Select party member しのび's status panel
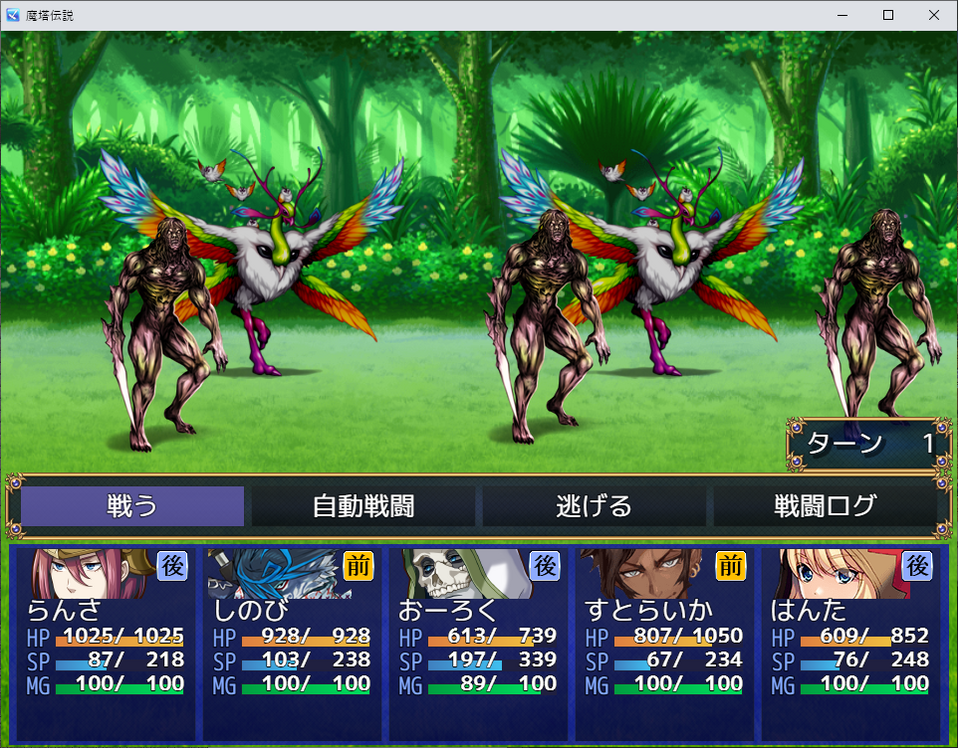 [292, 642]
